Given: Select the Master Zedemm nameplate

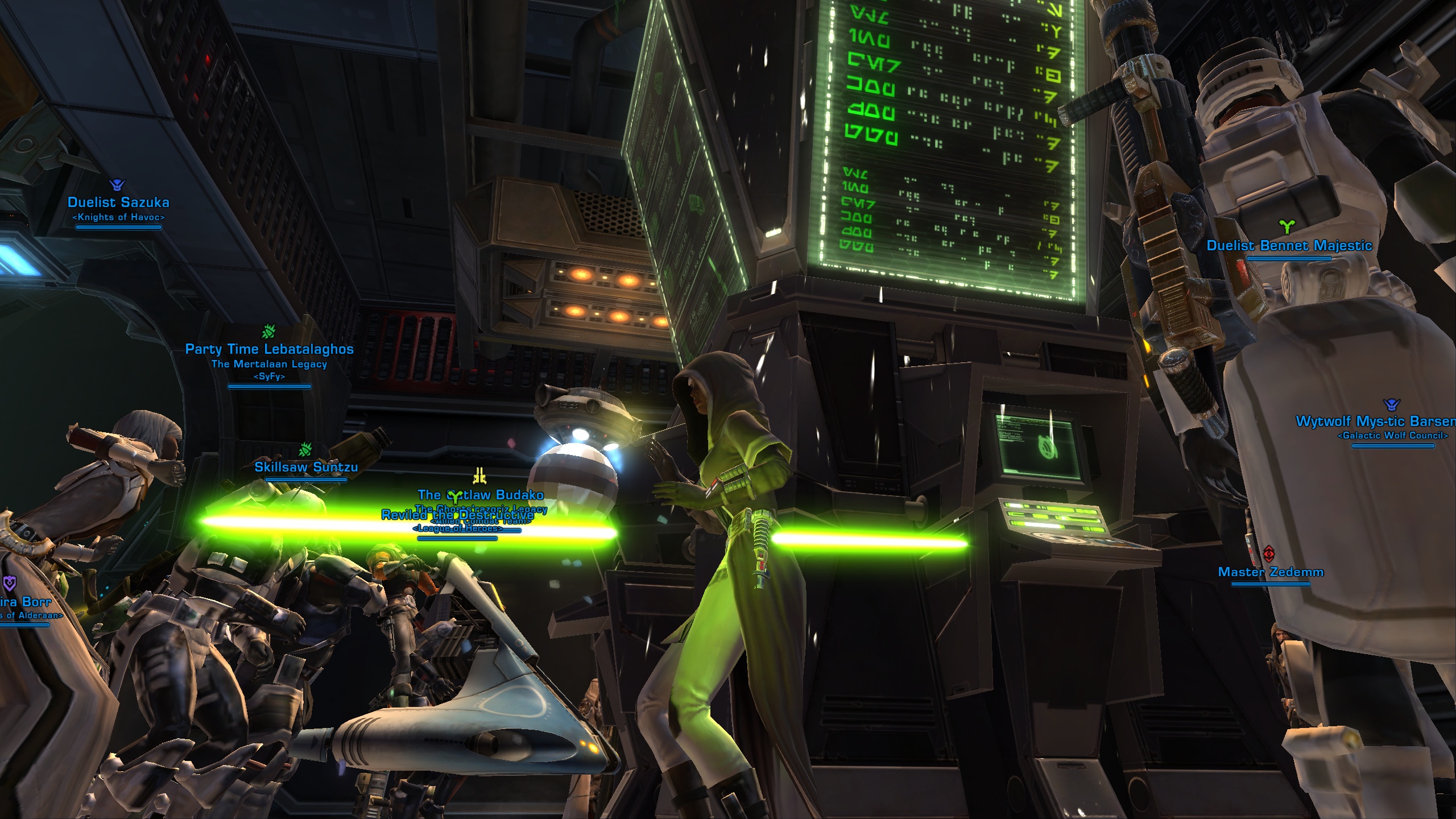Looking at the screenshot, I should pyautogui.click(x=1271, y=572).
